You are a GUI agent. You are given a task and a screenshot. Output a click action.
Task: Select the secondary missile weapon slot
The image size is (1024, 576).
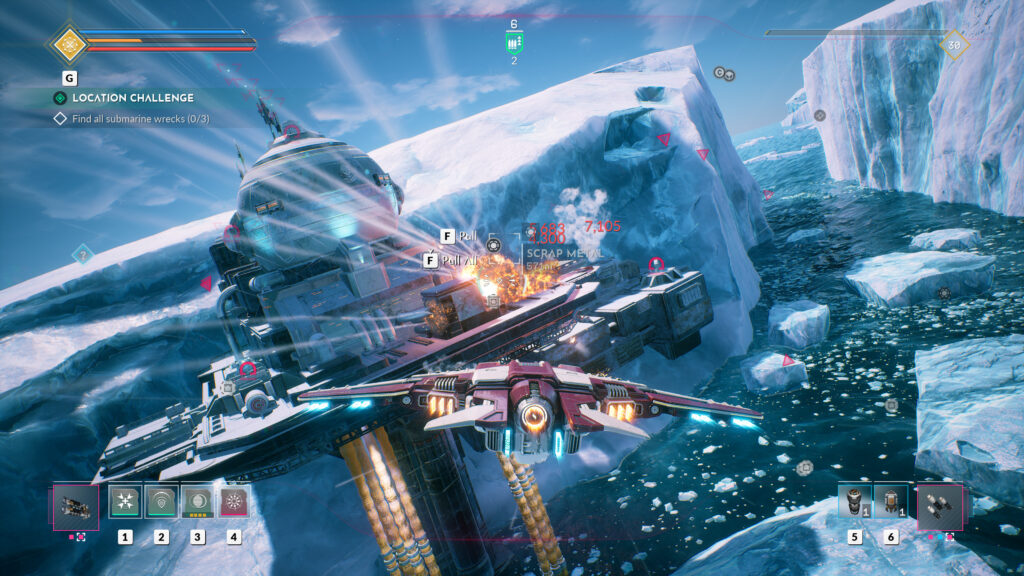(940, 506)
